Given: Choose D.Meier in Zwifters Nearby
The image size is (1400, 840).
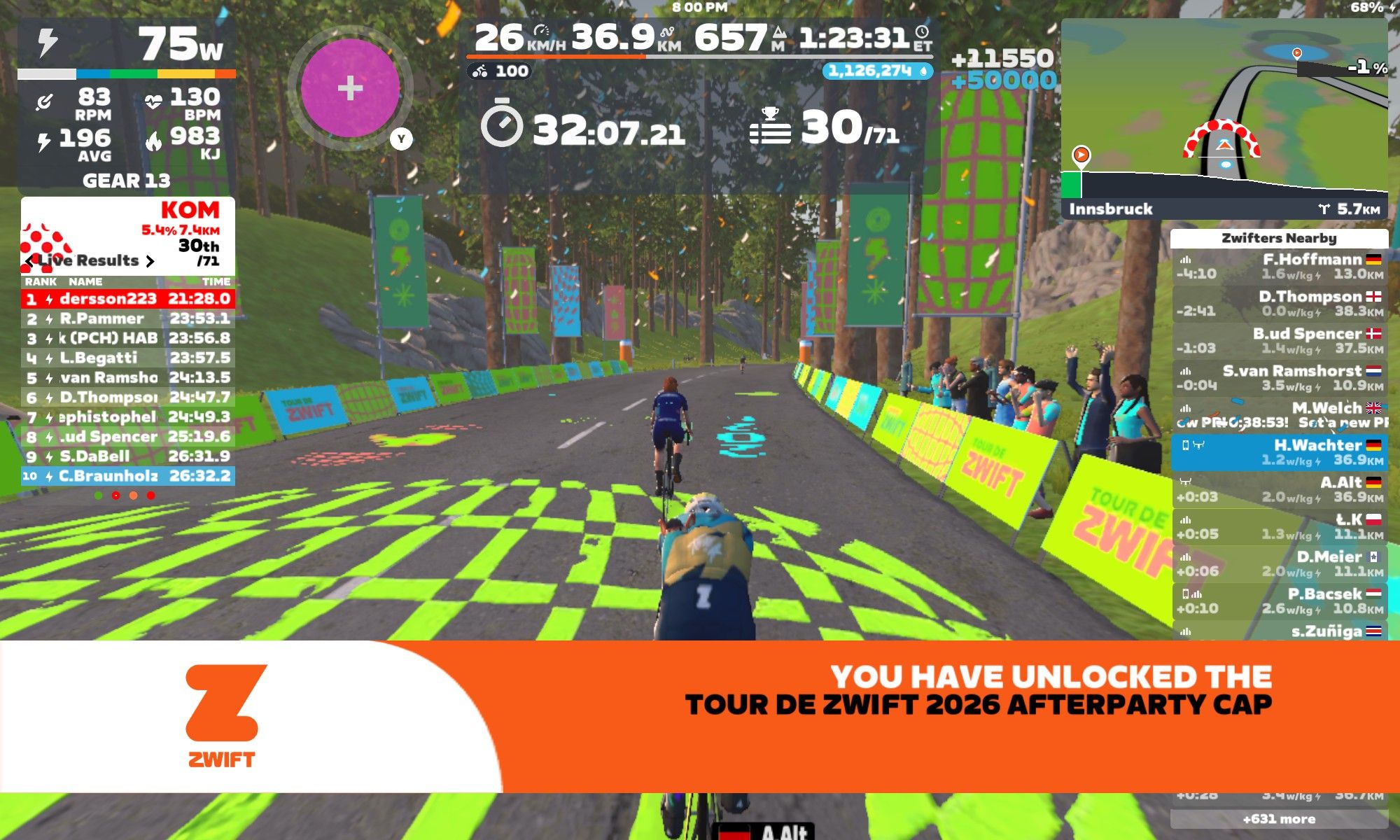Looking at the screenshot, I should tap(1279, 563).
